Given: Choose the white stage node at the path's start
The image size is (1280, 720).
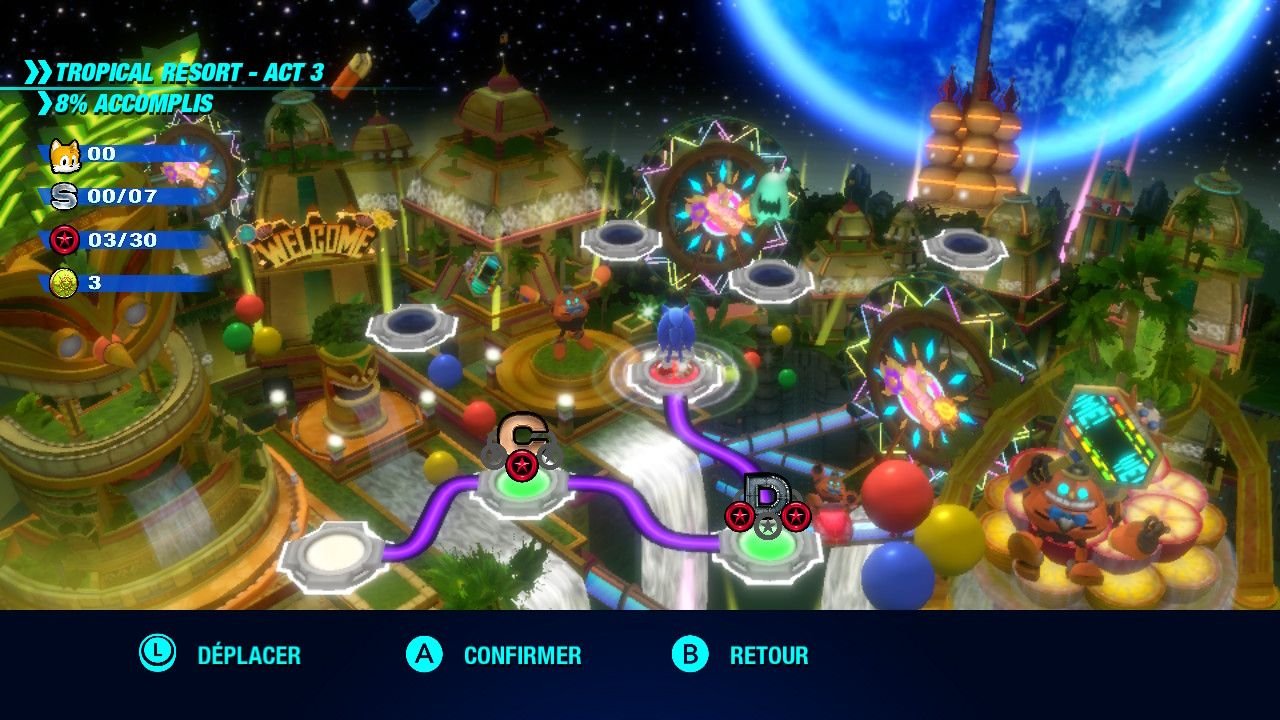Looking at the screenshot, I should coord(334,553).
